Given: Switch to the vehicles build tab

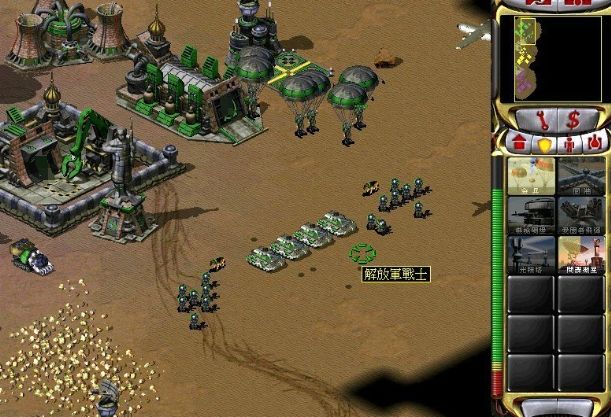Looking at the screenshot, I should (x=594, y=142).
